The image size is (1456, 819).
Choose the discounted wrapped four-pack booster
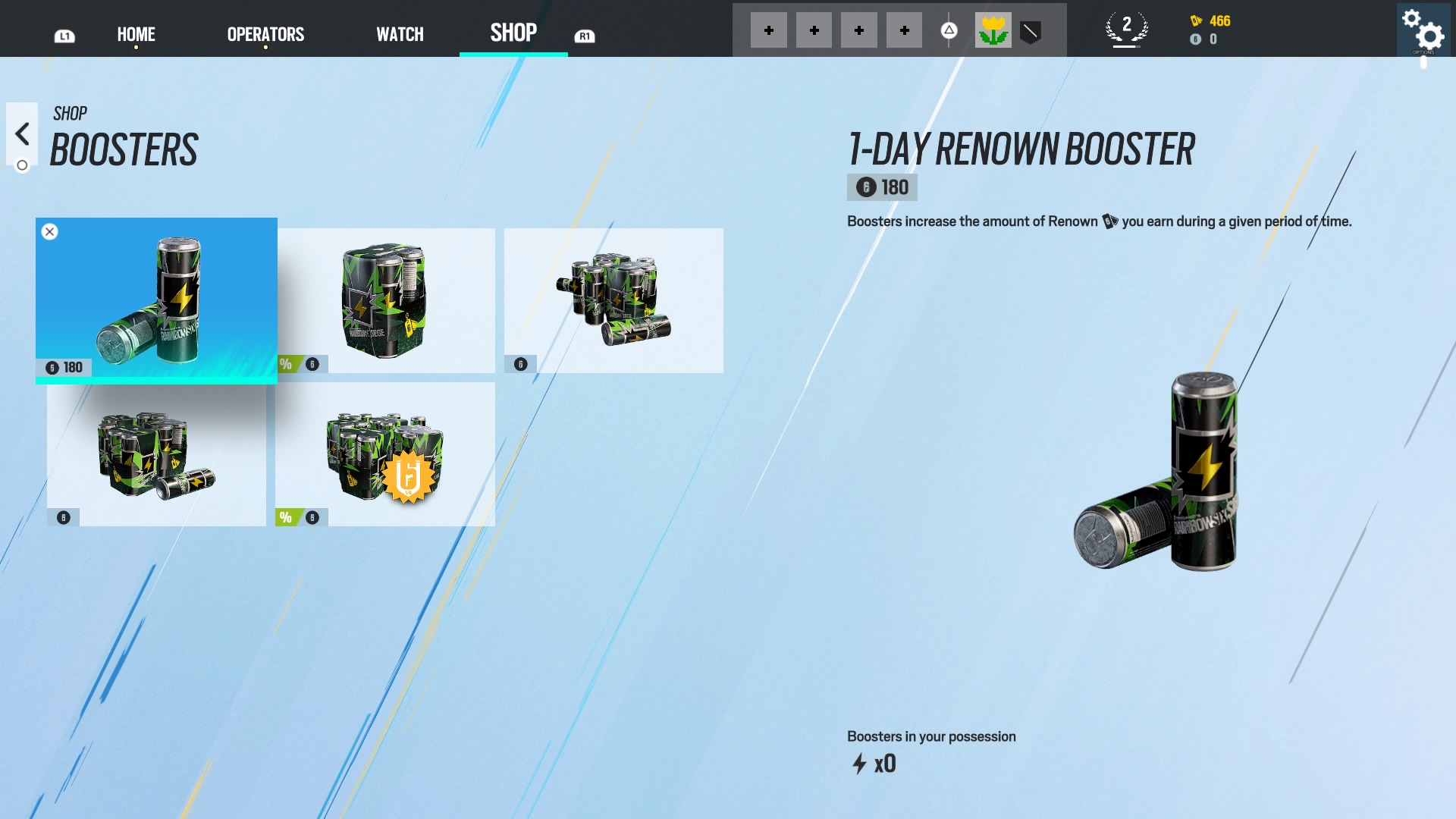(x=386, y=300)
